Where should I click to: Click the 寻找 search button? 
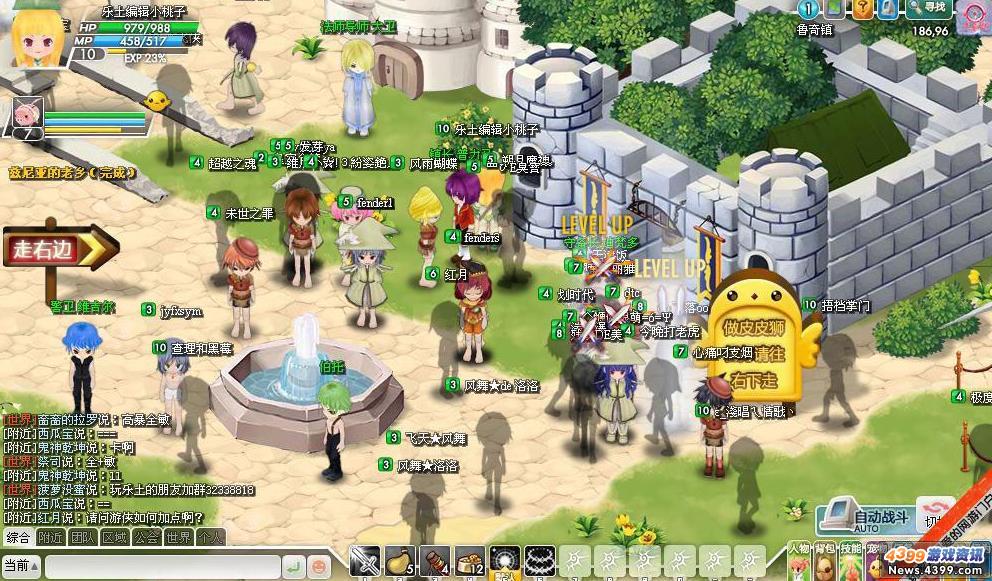(x=926, y=9)
